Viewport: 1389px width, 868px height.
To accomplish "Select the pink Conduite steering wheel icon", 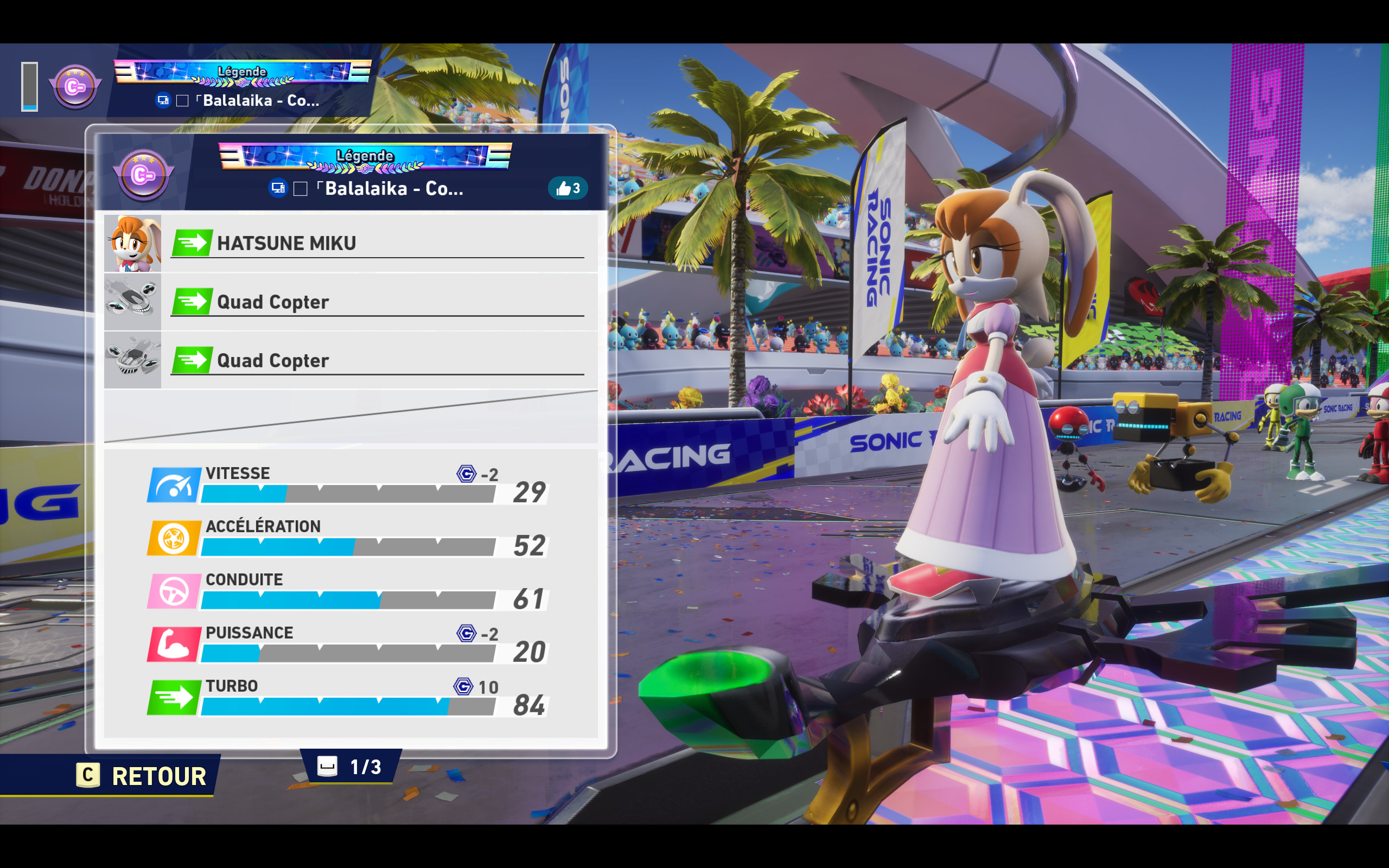I will [x=174, y=591].
